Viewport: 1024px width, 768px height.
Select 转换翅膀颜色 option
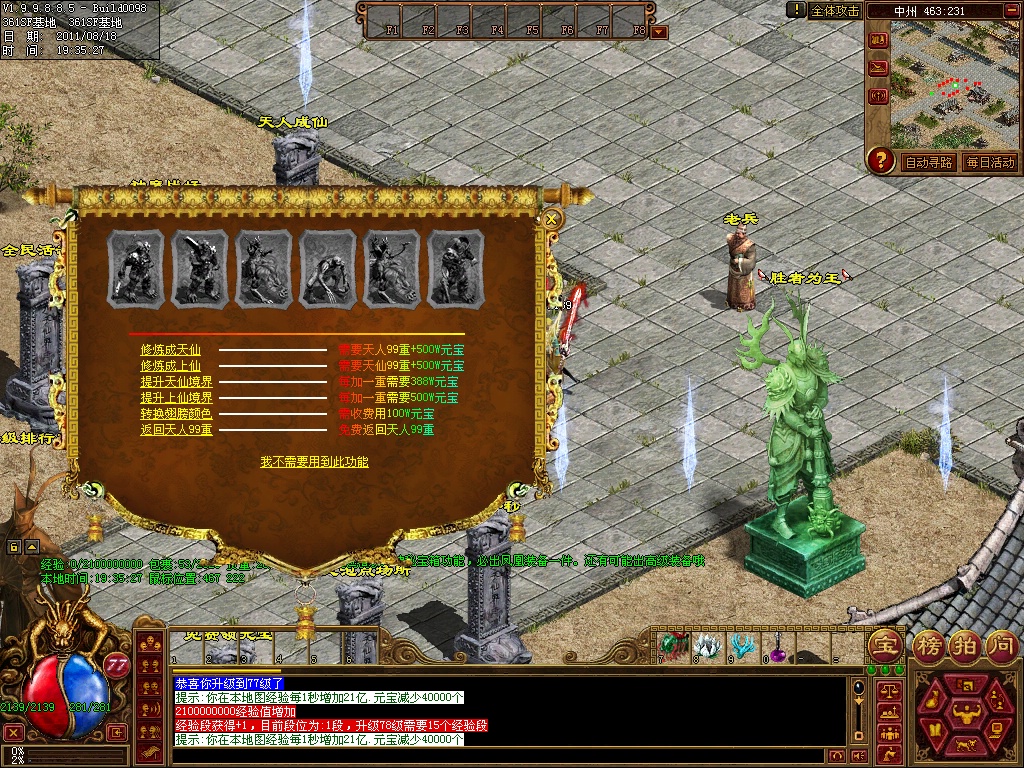[176, 414]
